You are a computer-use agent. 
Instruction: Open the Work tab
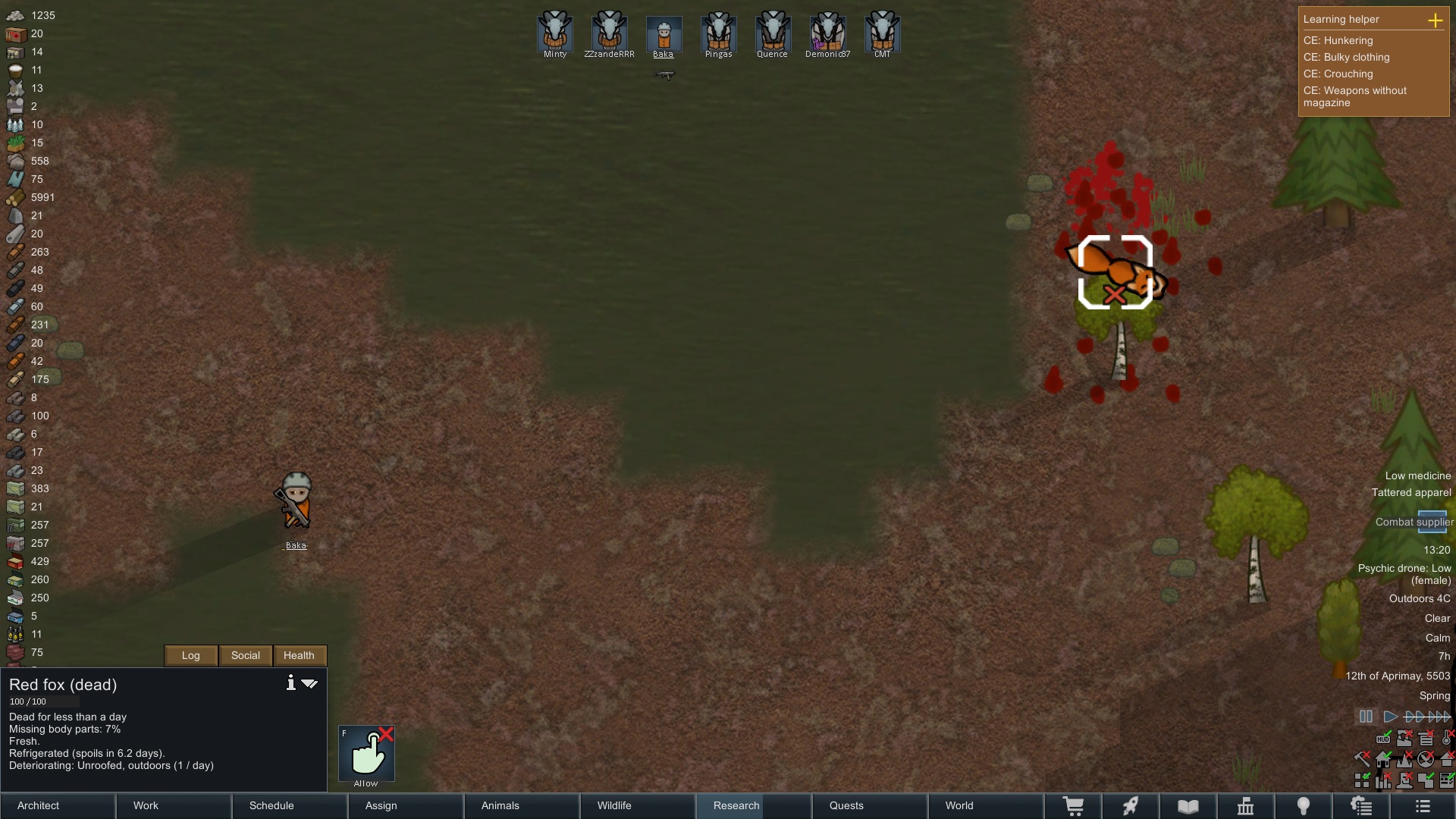(x=174, y=805)
